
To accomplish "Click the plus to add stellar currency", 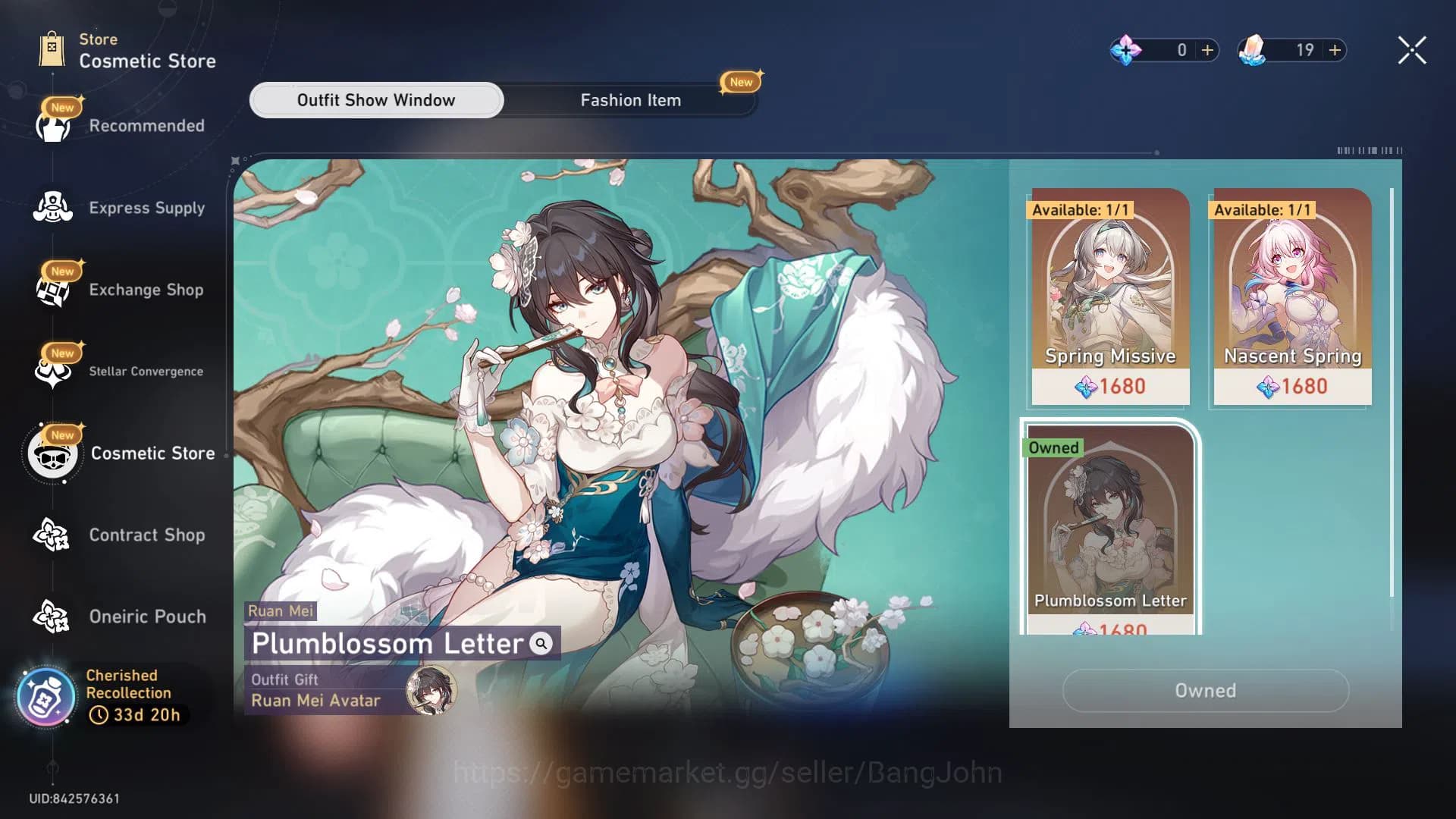I will (1206, 50).
